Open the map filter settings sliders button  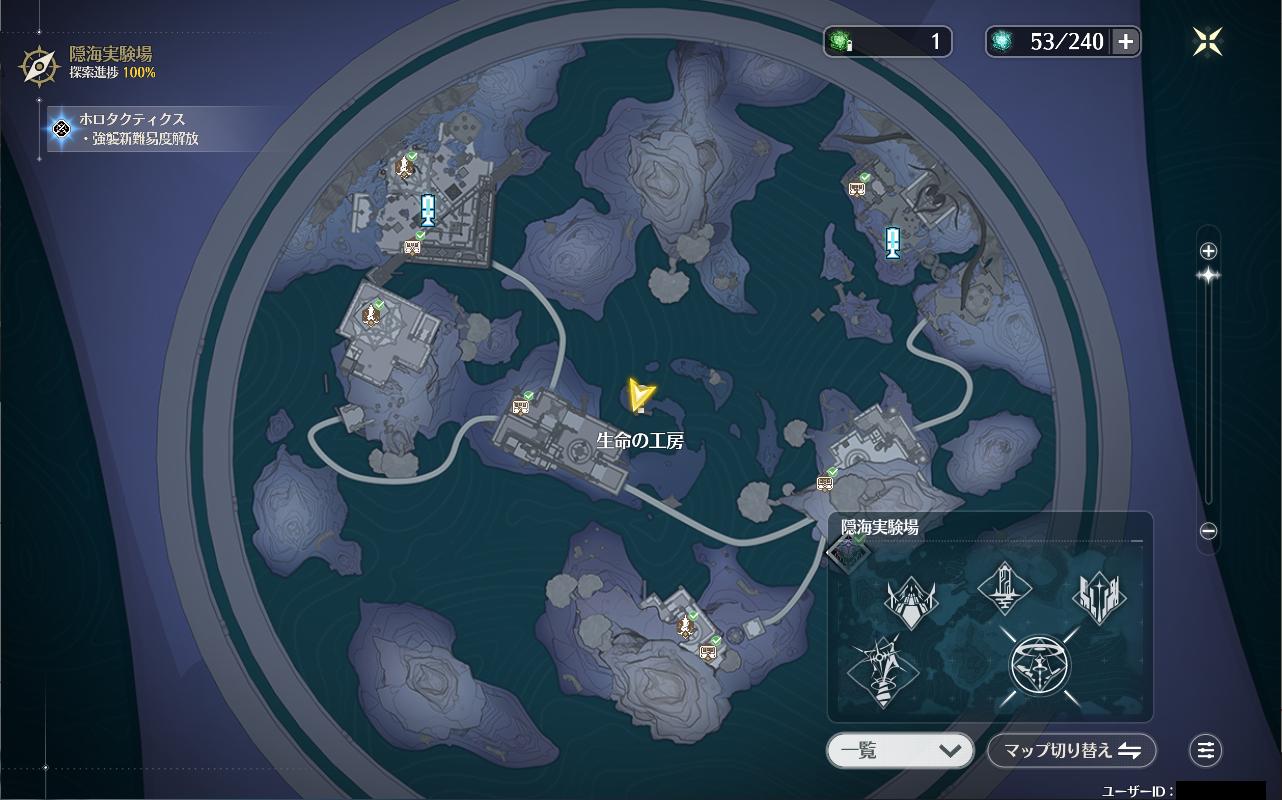click(1206, 750)
